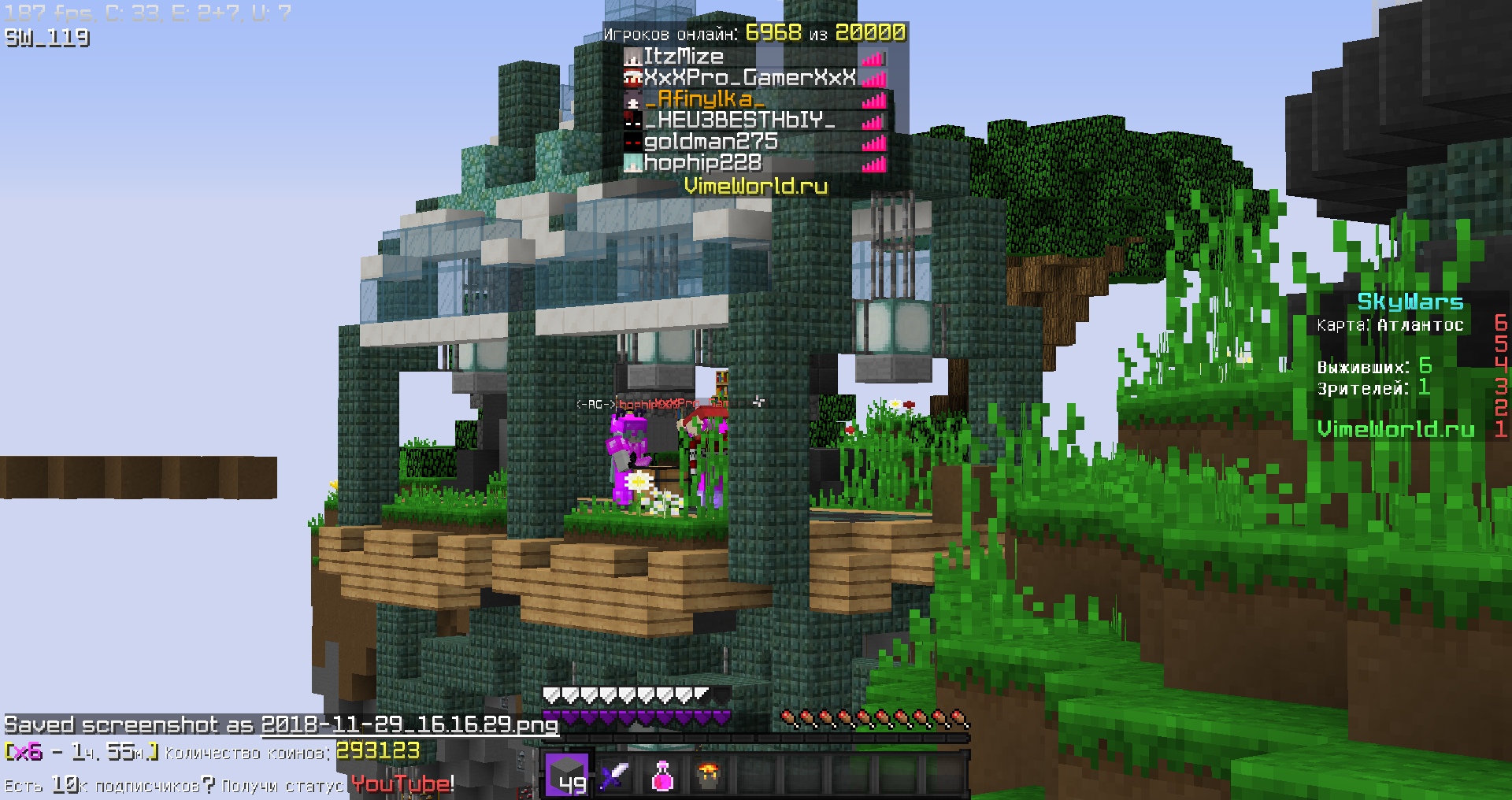Viewport: 1512px width, 800px height.
Task: Select the stone block stack of 49
Action: click(x=568, y=773)
